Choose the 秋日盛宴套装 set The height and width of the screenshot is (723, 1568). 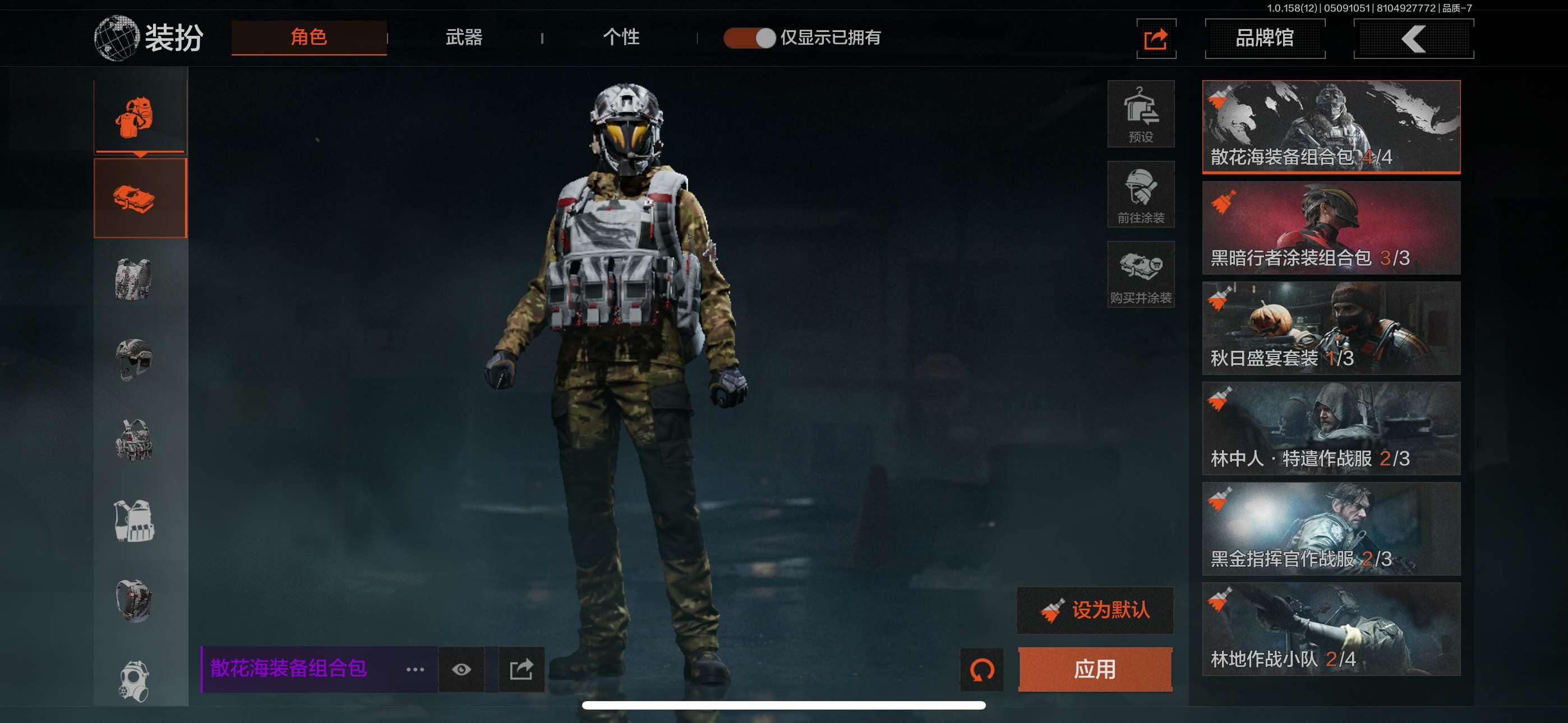tap(1331, 327)
